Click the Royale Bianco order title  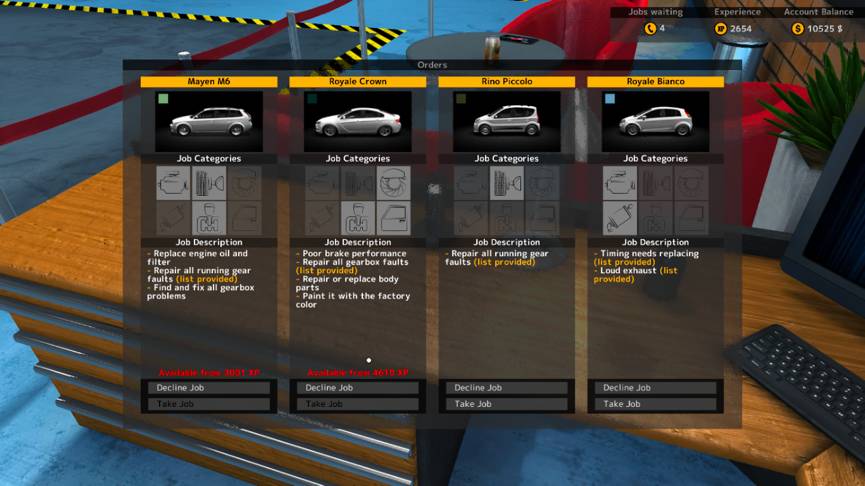pyautogui.click(x=656, y=82)
